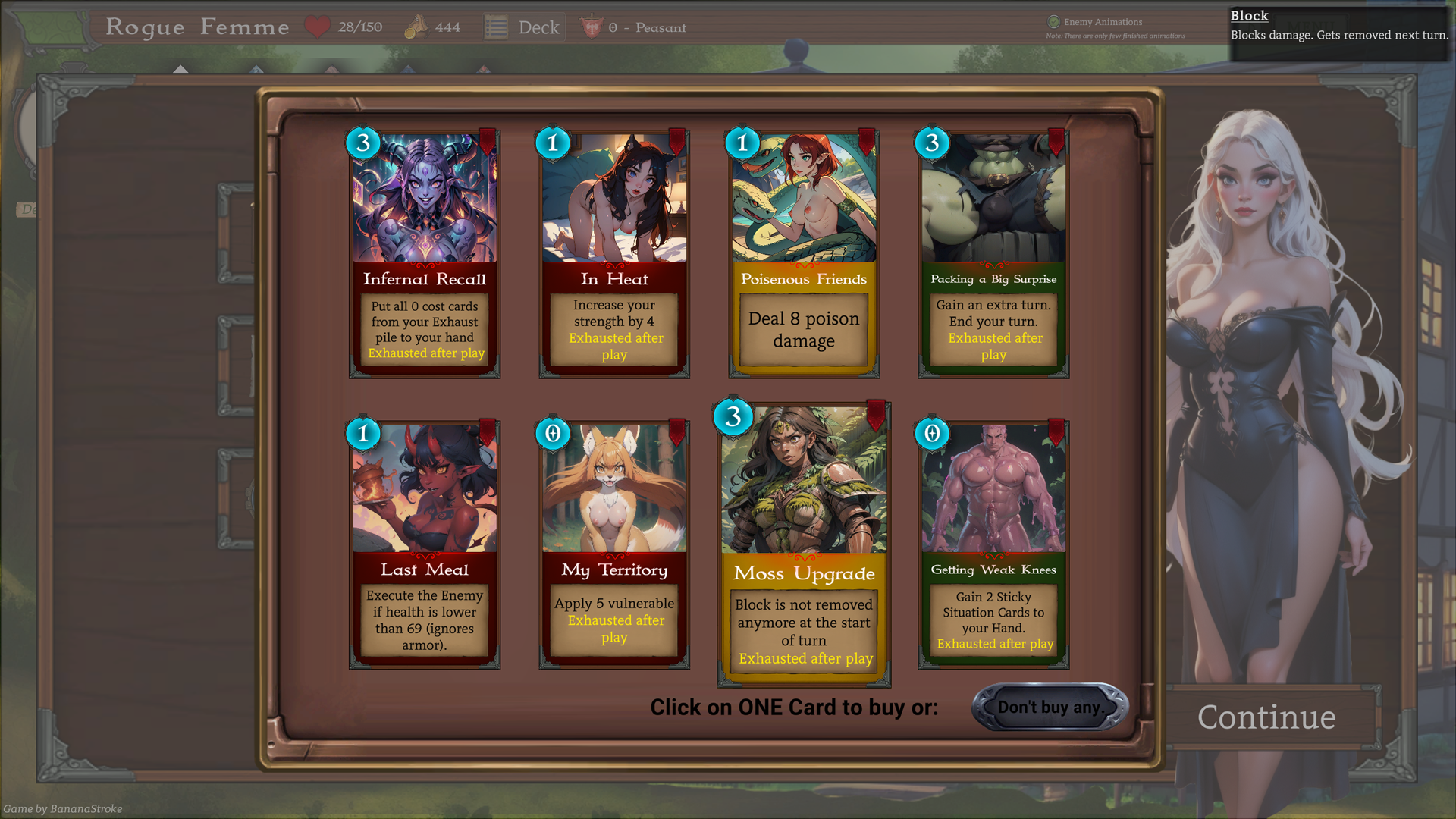Click the cost badge on Moss Upgrade
The image size is (1456, 819).
731,418
